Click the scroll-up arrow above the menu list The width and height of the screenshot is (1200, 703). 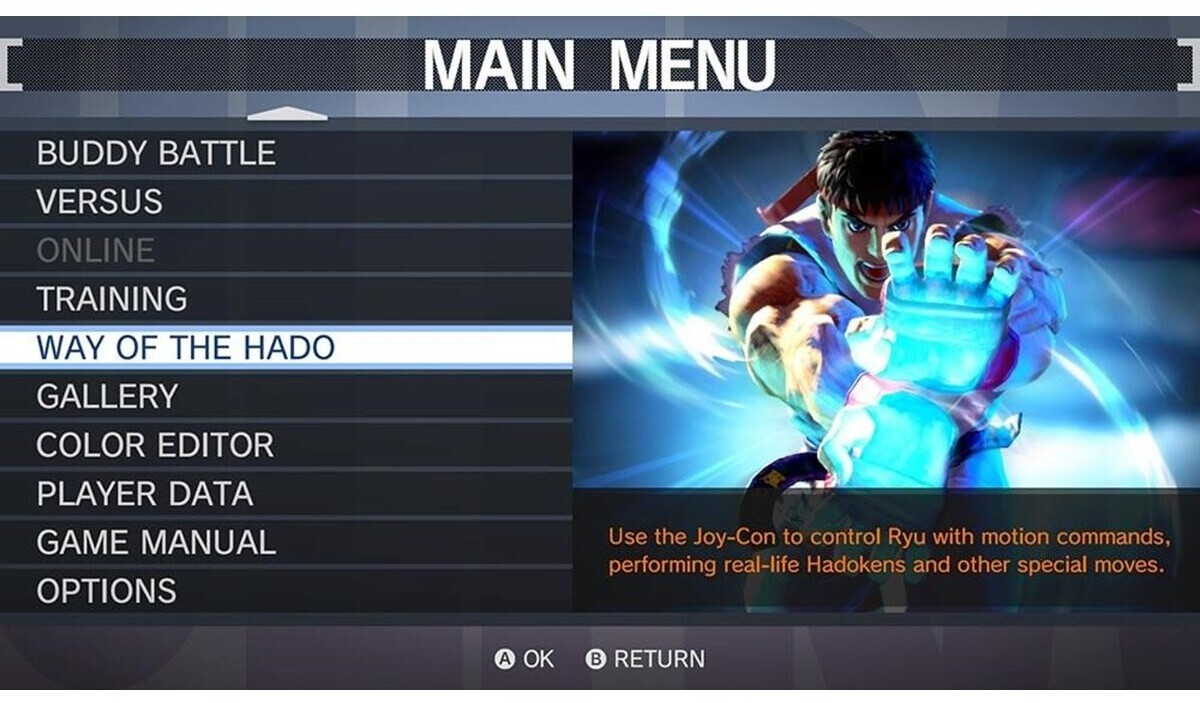point(287,114)
